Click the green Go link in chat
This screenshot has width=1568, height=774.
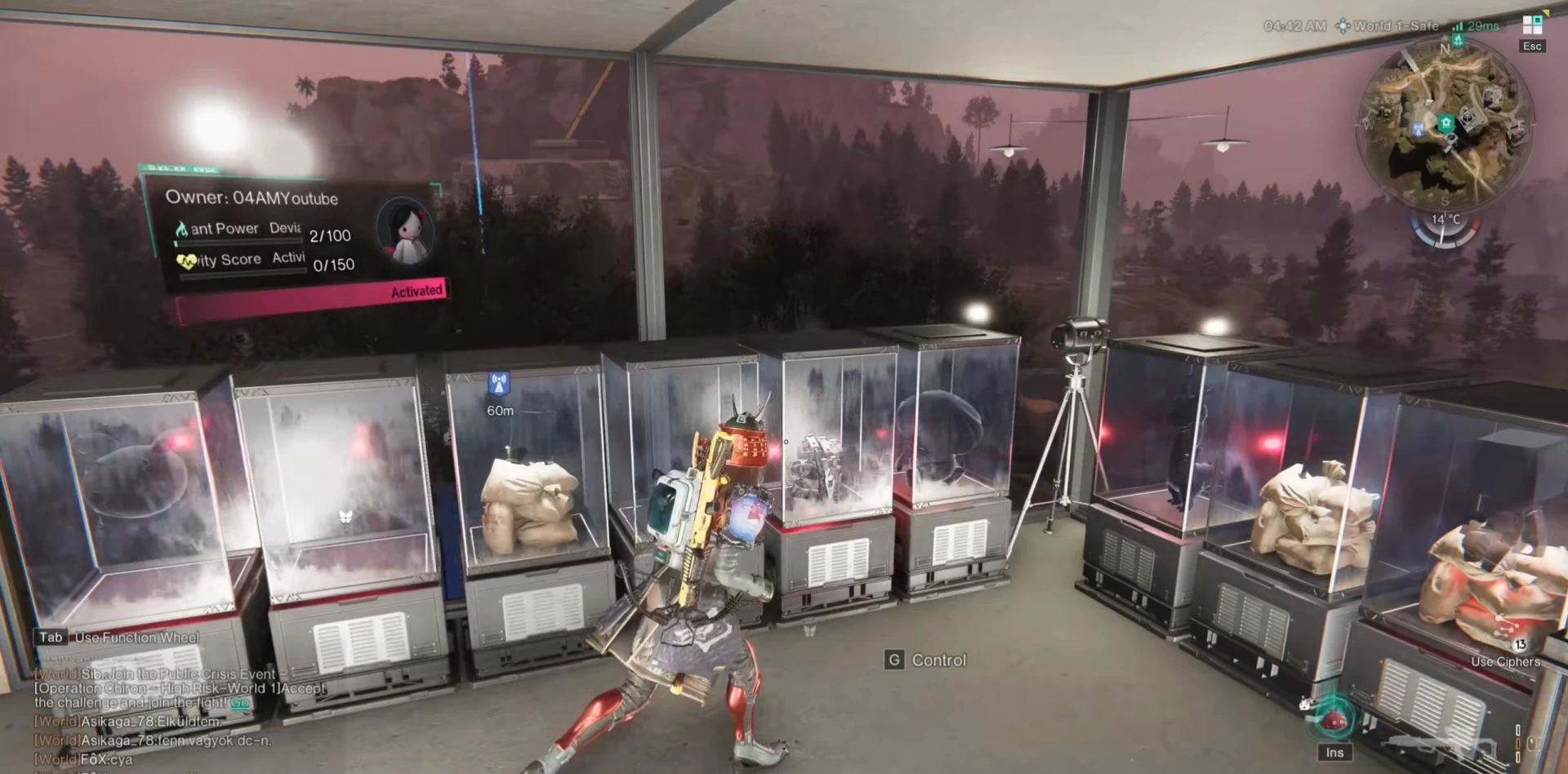[x=239, y=702]
